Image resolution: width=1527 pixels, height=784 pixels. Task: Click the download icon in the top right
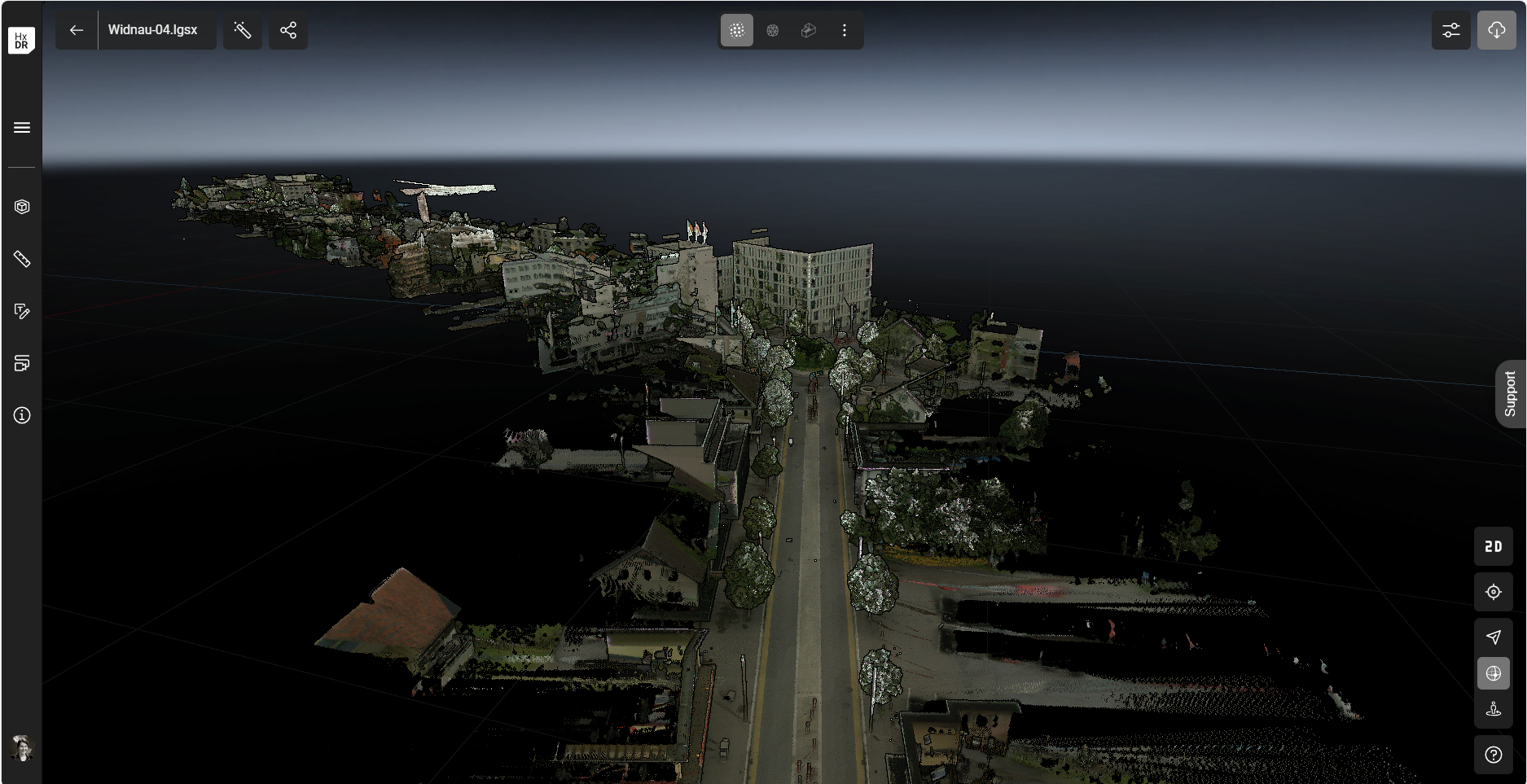click(x=1496, y=30)
